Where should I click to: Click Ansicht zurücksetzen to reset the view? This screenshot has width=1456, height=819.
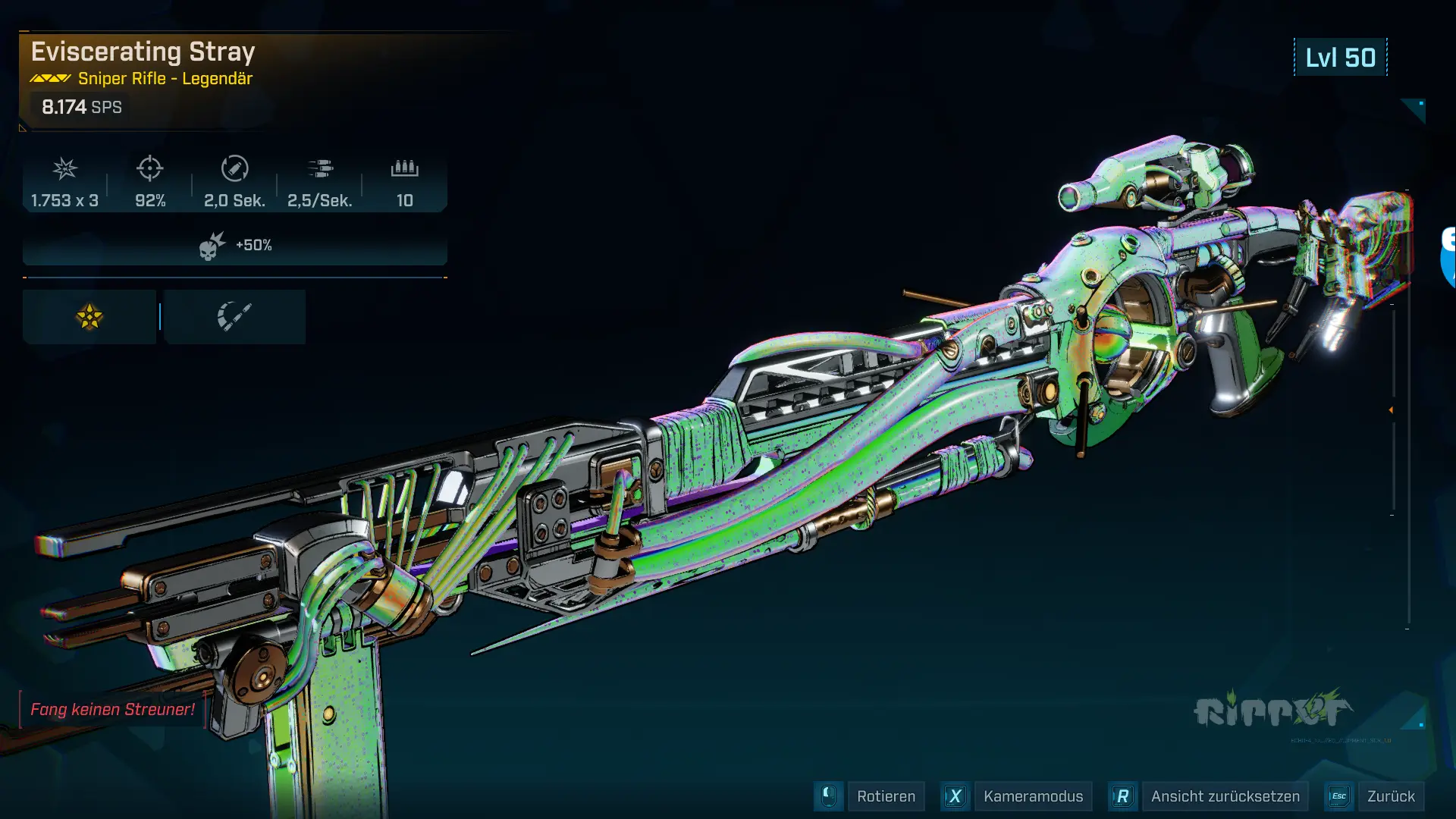(x=1224, y=796)
